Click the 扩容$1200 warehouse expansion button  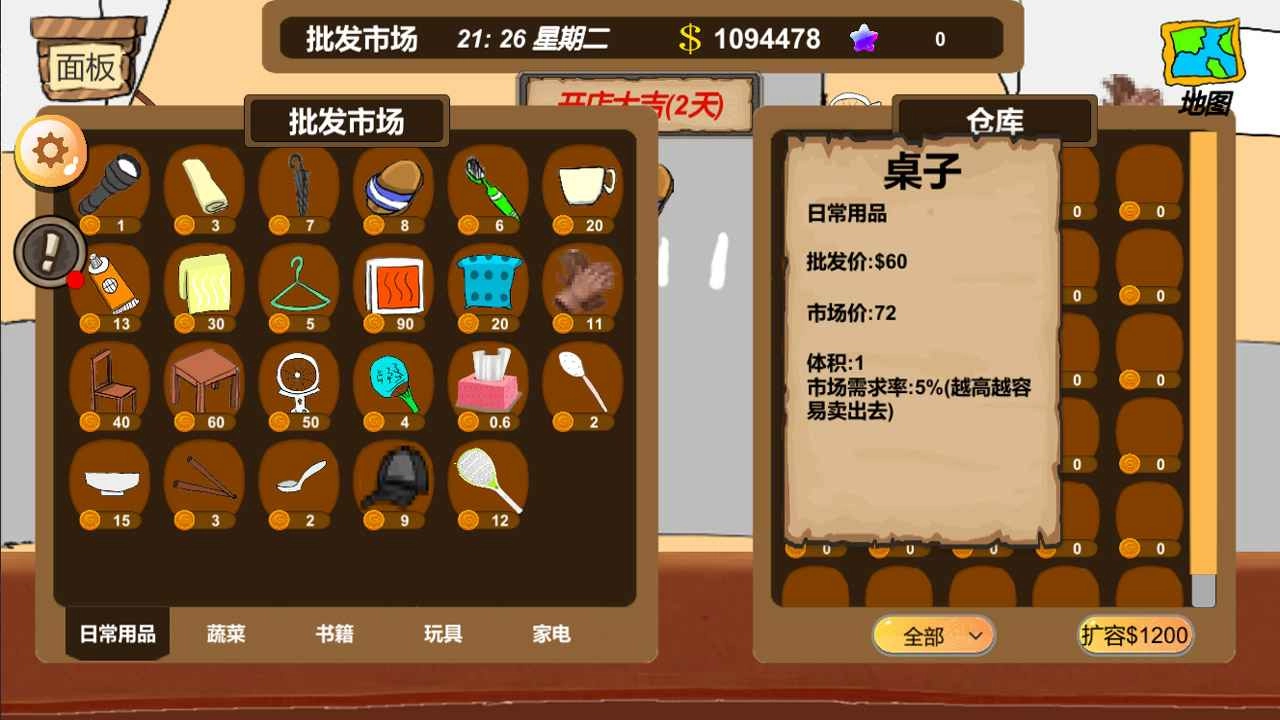(1135, 634)
